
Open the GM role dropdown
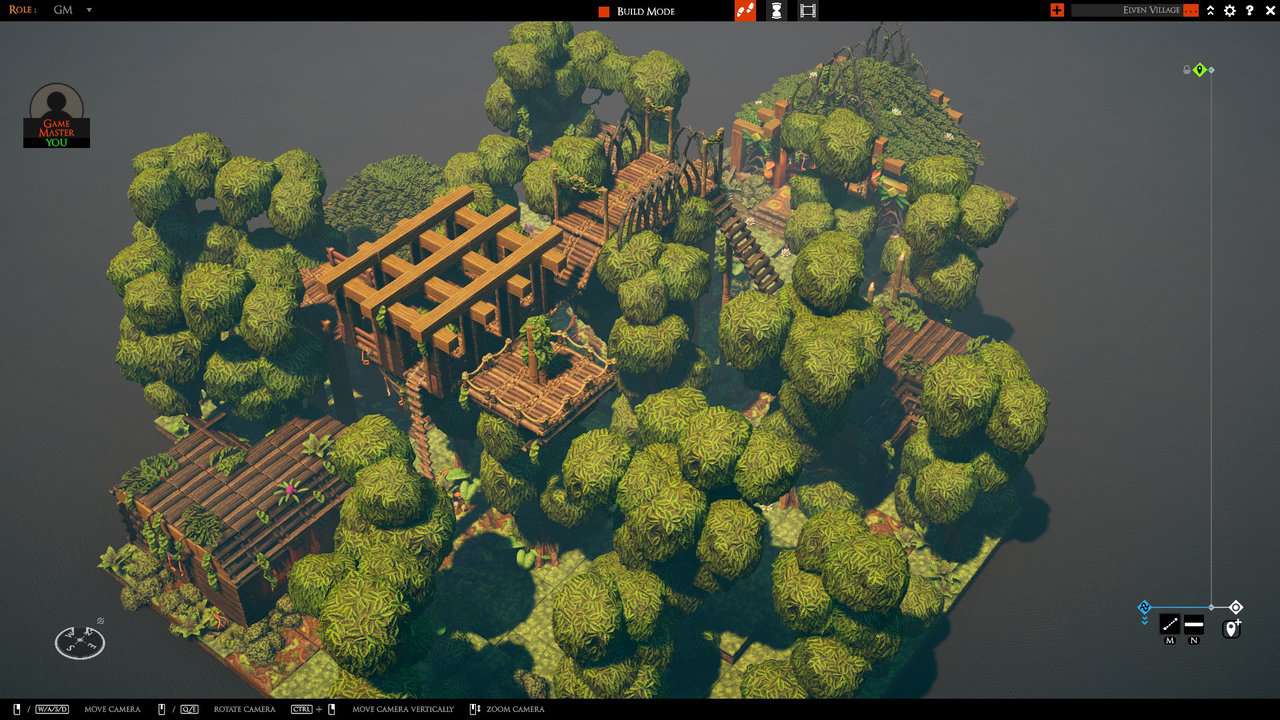click(88, 10)
